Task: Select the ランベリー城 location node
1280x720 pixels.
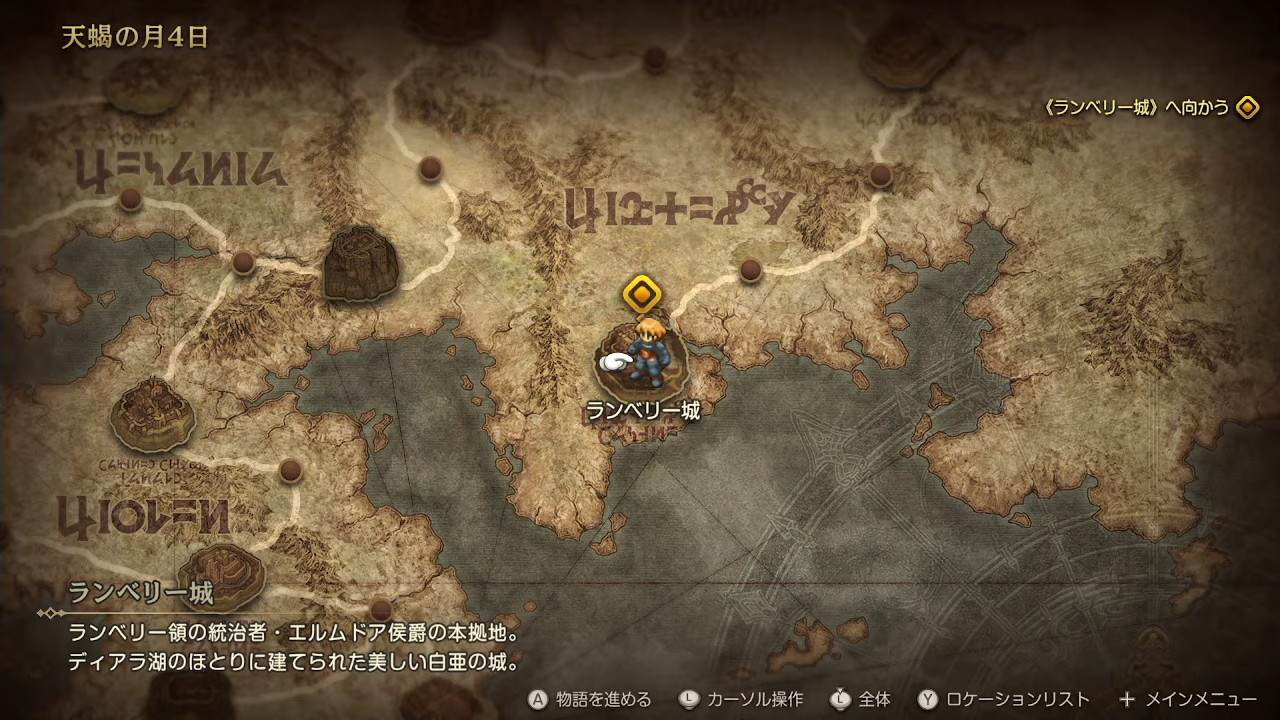Action: [641, 362]
